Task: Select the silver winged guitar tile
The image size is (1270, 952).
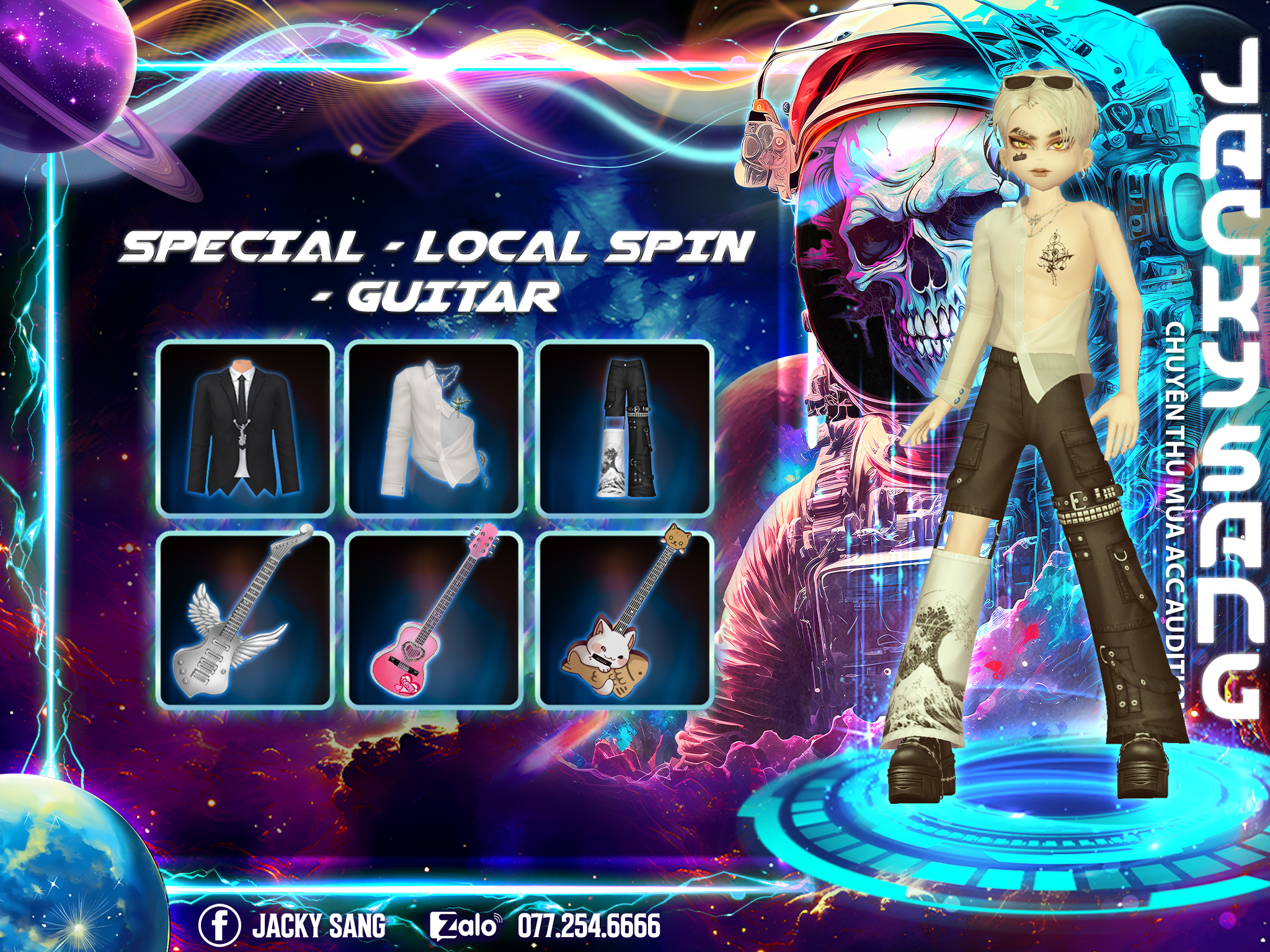Action: pos(246,619)
